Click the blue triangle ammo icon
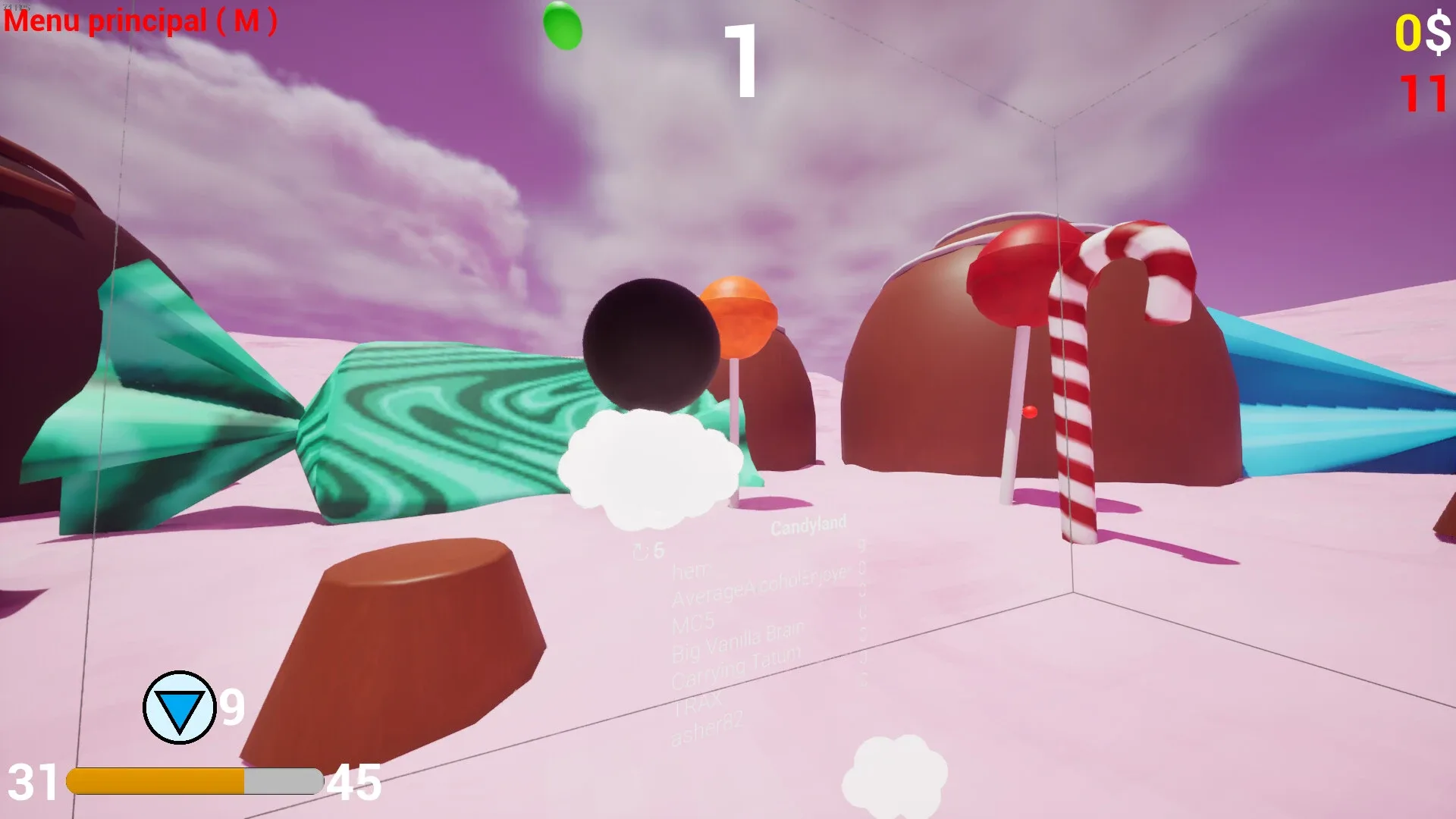The height and width of the screenshot is (819, 1456). click(x=181, y=709)
